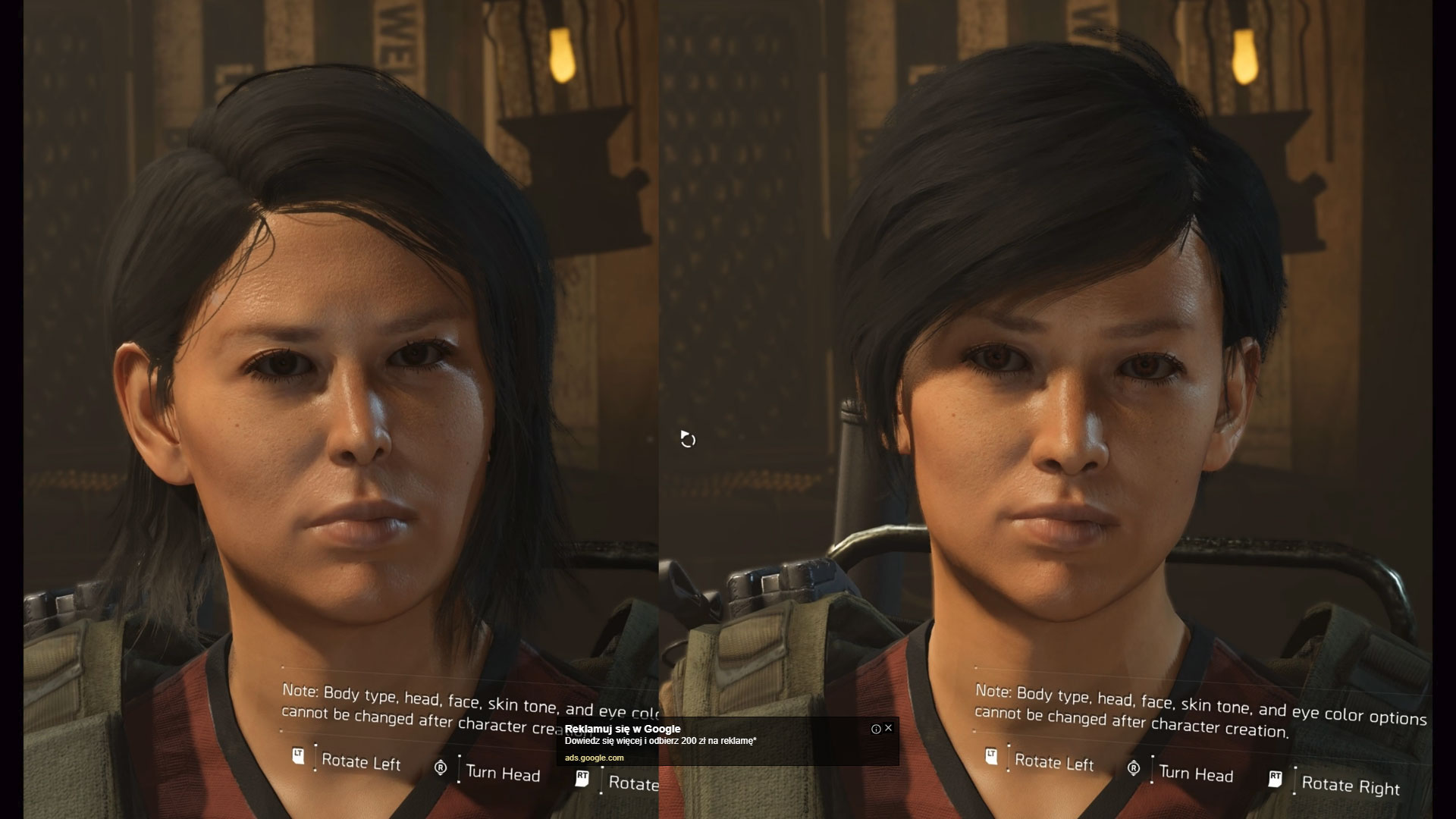Select the RT trigger icon on left panel

[x=582, y=777]
